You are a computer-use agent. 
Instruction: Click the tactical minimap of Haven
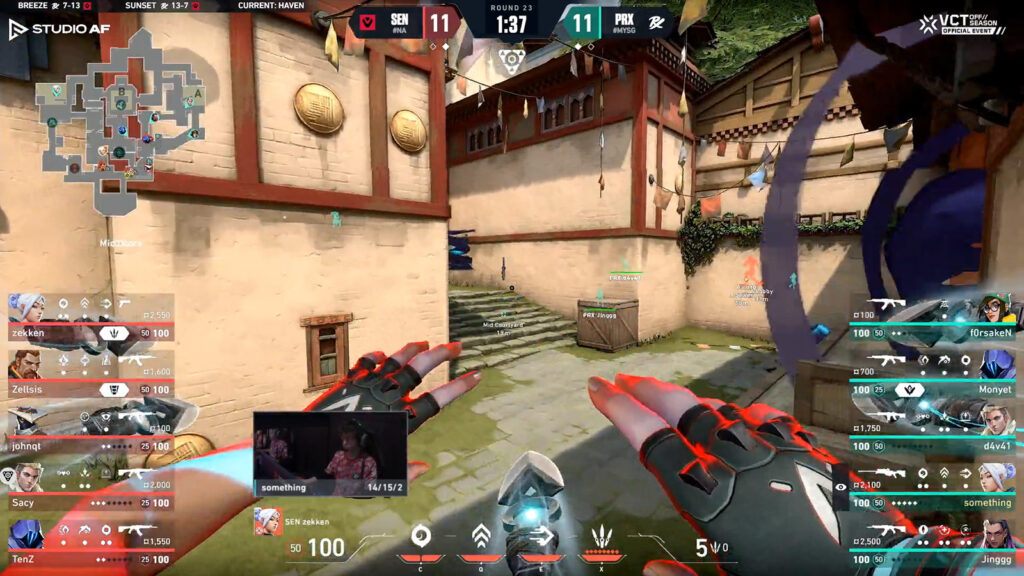pos(118,120)
